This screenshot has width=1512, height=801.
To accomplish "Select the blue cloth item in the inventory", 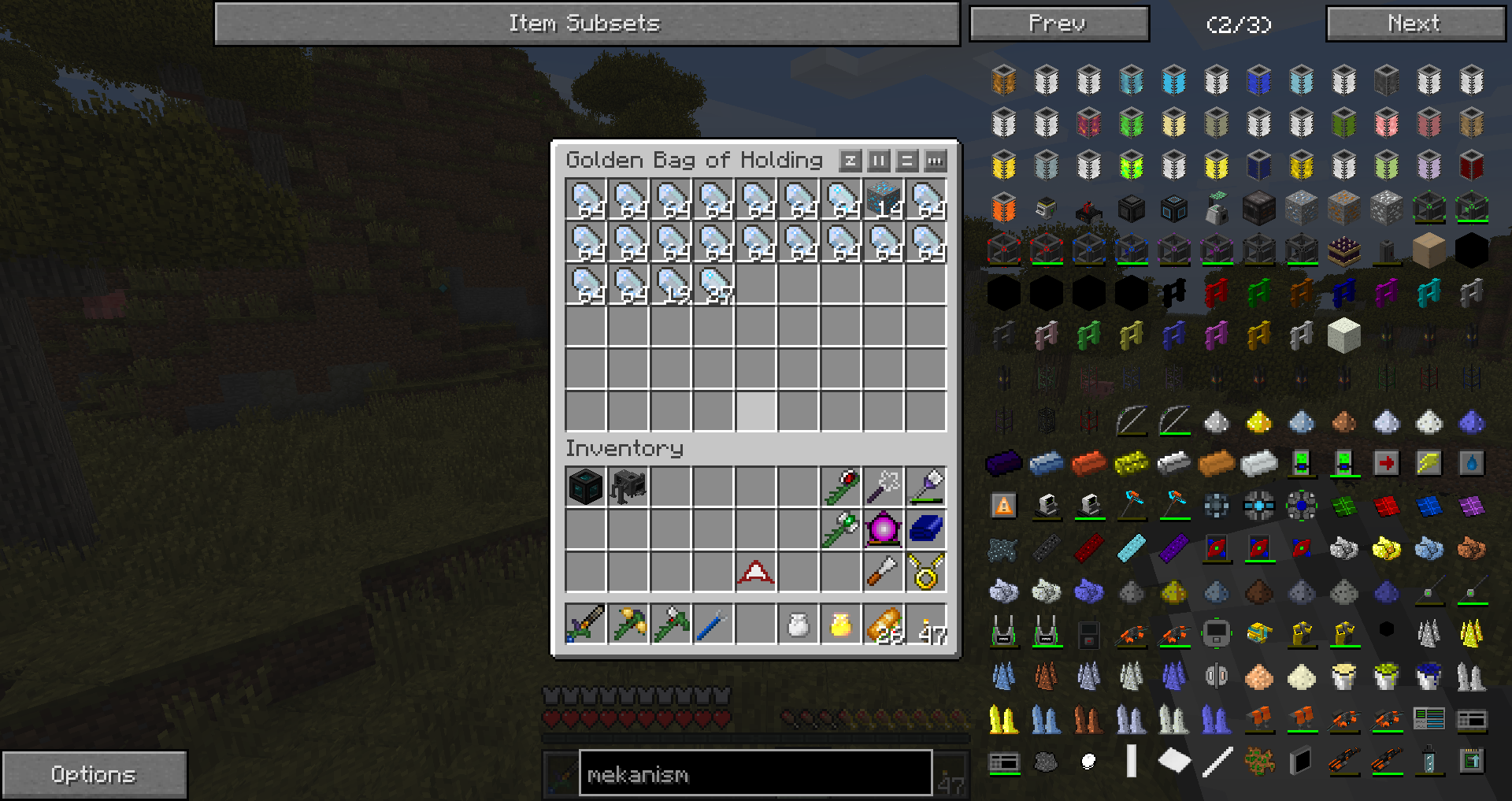I will 926,529.
